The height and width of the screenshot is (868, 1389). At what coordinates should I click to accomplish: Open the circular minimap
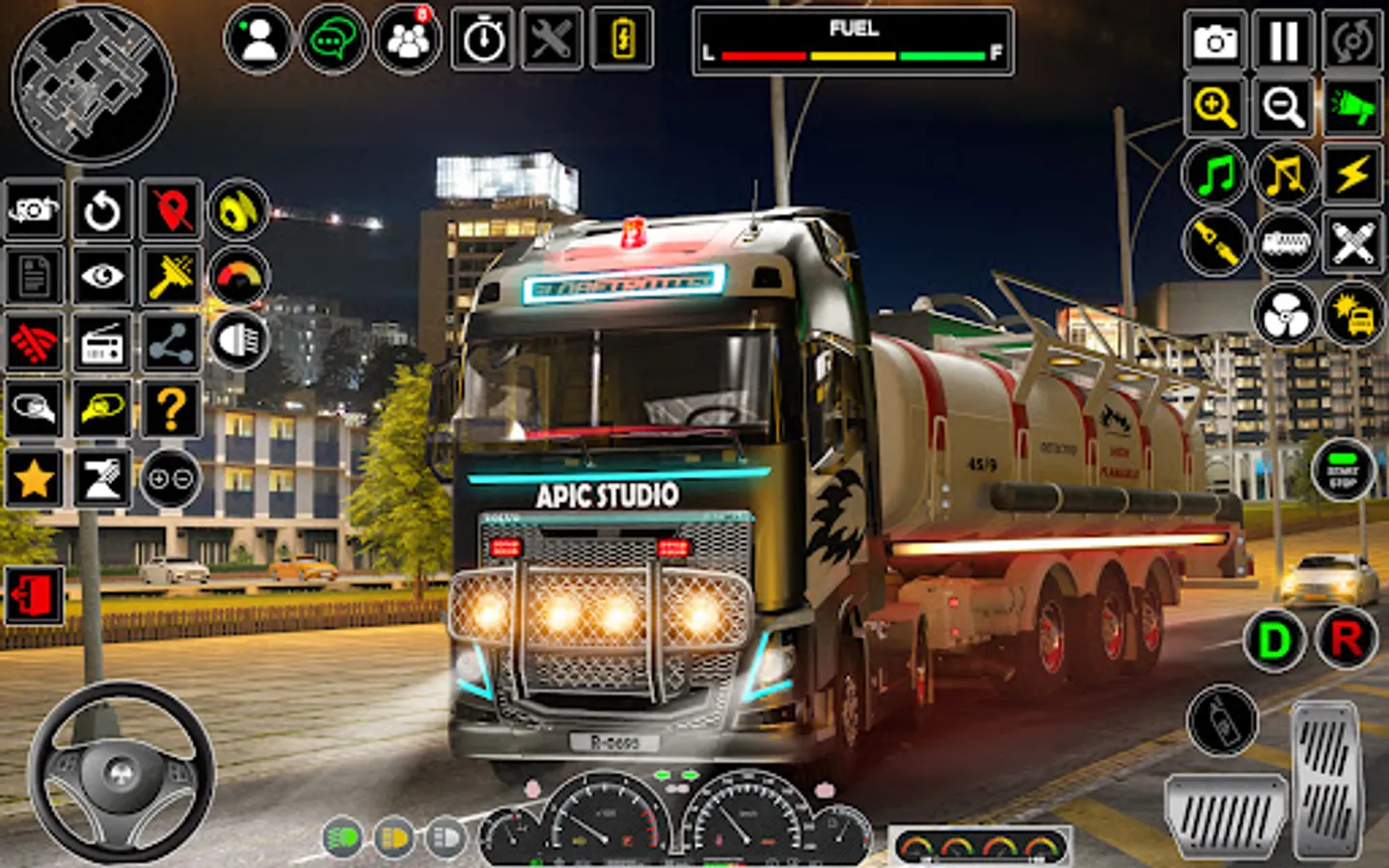(x=93, y=83)
